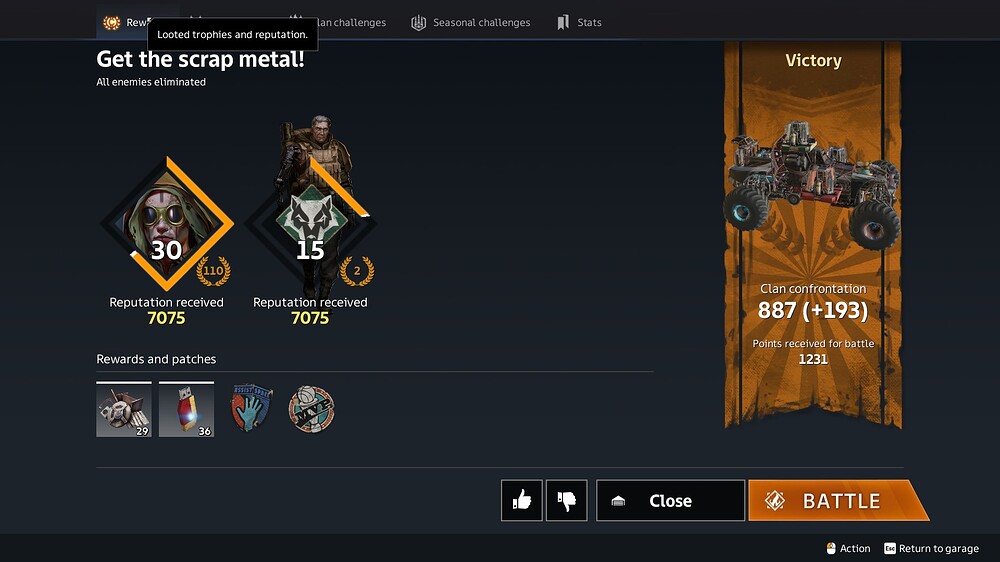Select the hooded goggles faction emblem at level 30
This screenshot has width=1000, height=562.
[166, 225]
